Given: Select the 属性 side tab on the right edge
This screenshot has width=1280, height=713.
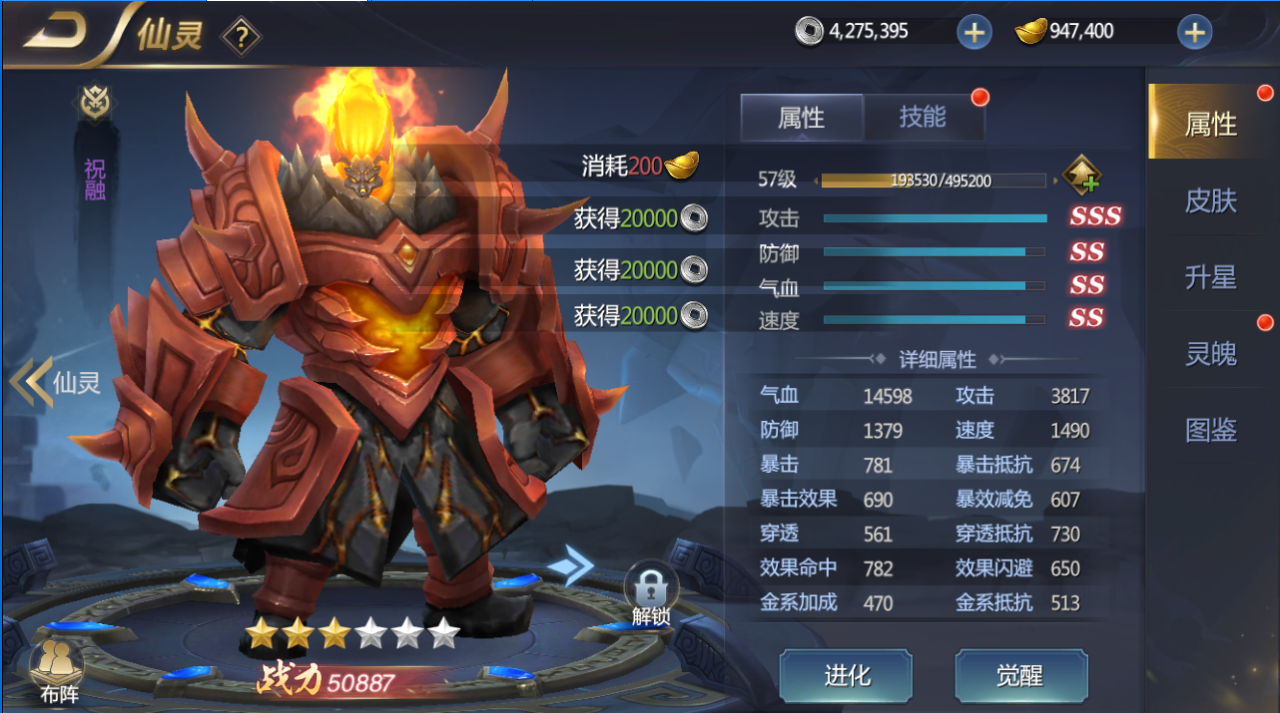Looking at the screenshot, I should click(1210, 124).
